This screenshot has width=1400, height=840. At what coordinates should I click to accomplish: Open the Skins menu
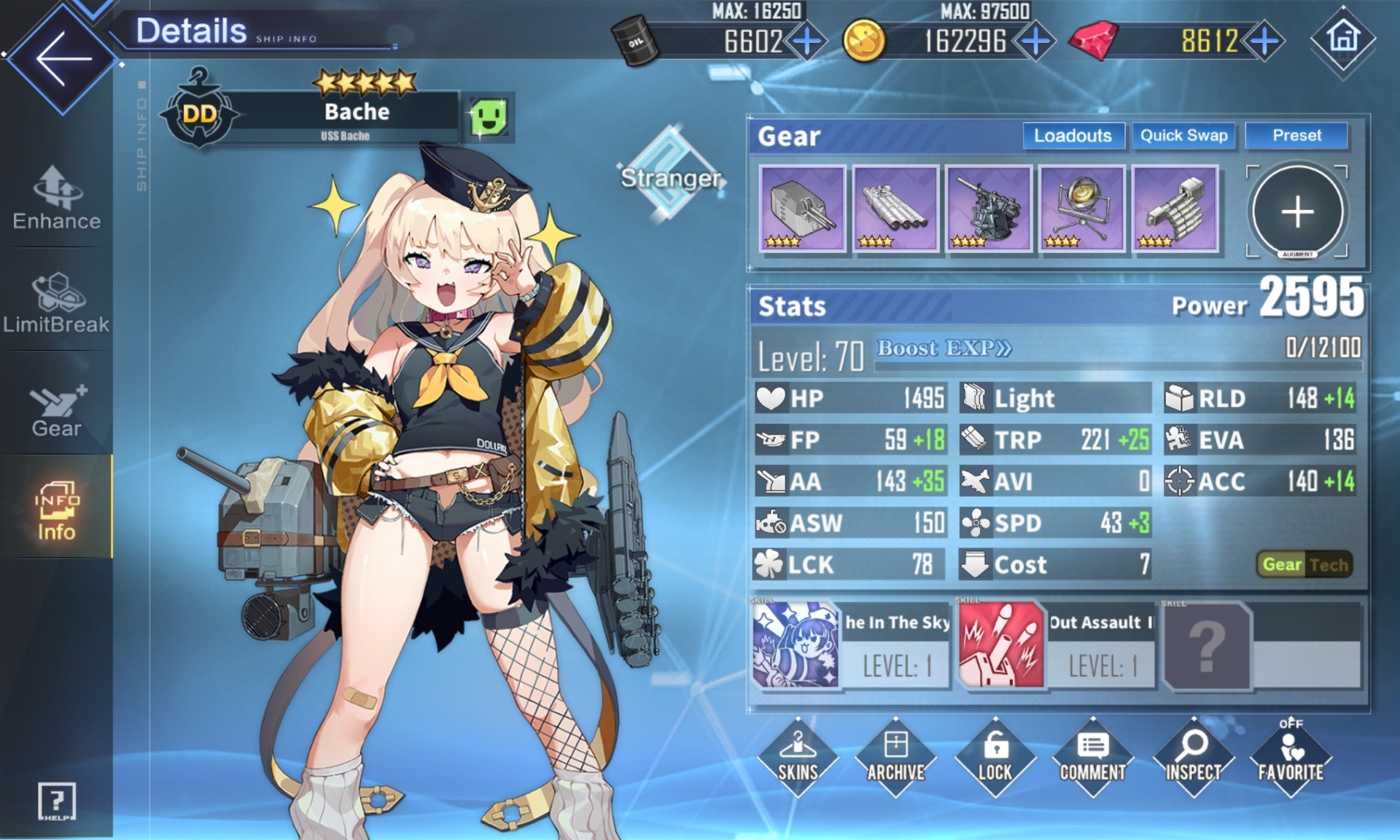coord(798,757)
